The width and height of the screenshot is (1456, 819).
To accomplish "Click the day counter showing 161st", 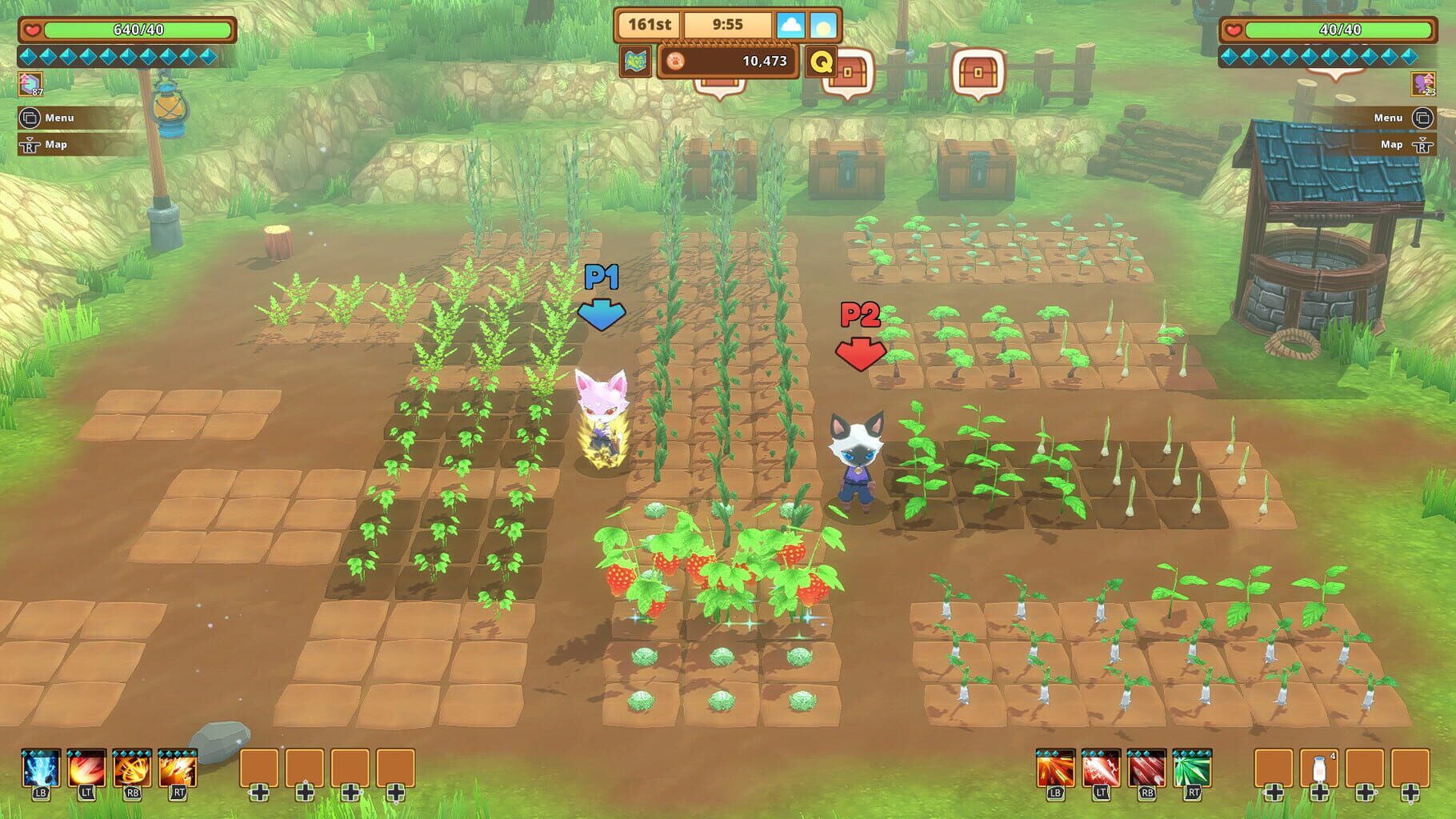I will click(x=650, y=25).
